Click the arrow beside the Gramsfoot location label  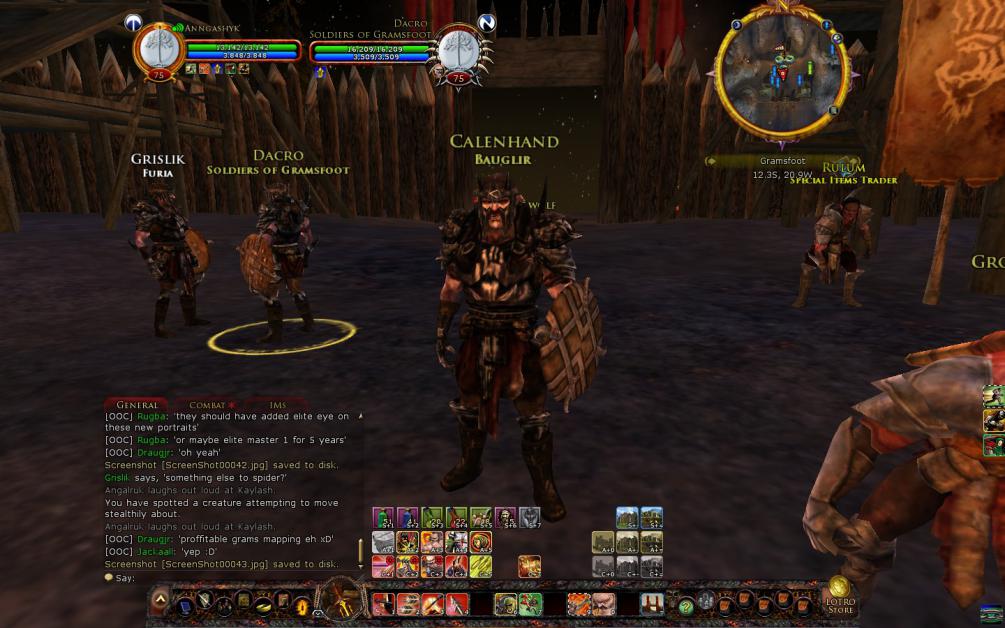tap(710, 161)
